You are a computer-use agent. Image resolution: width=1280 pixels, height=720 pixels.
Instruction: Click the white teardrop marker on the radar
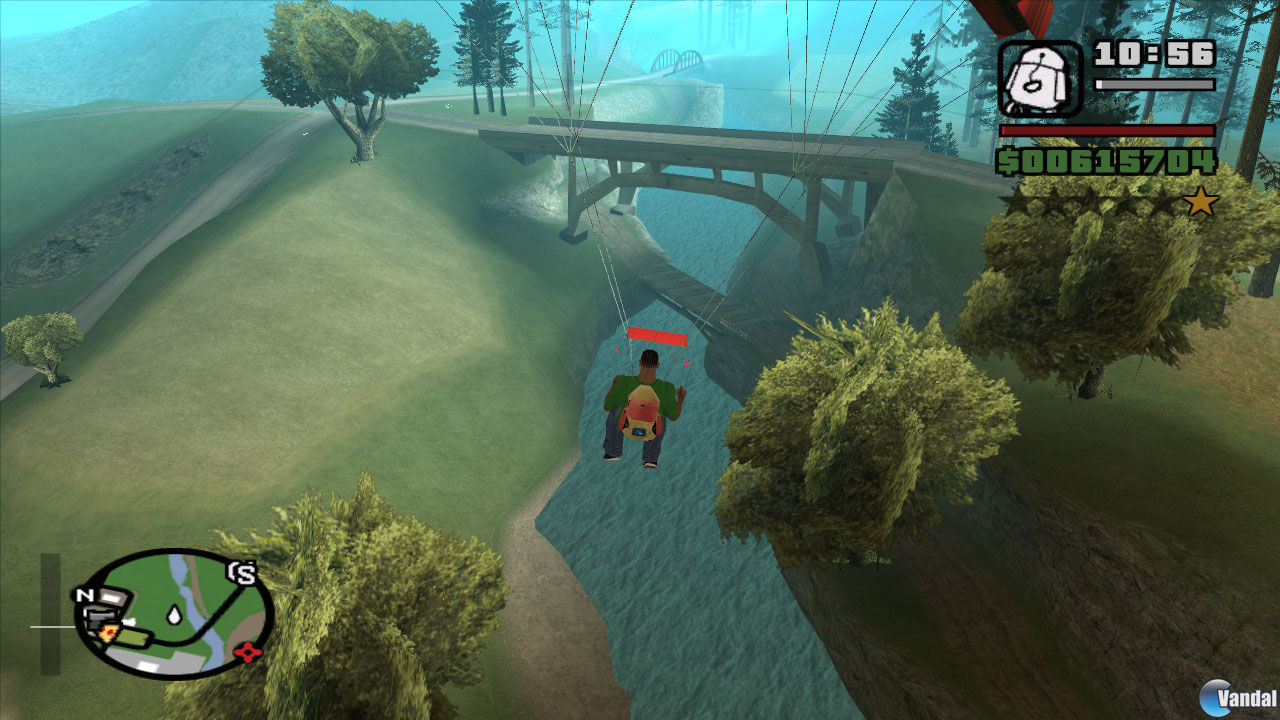point(174,615)
